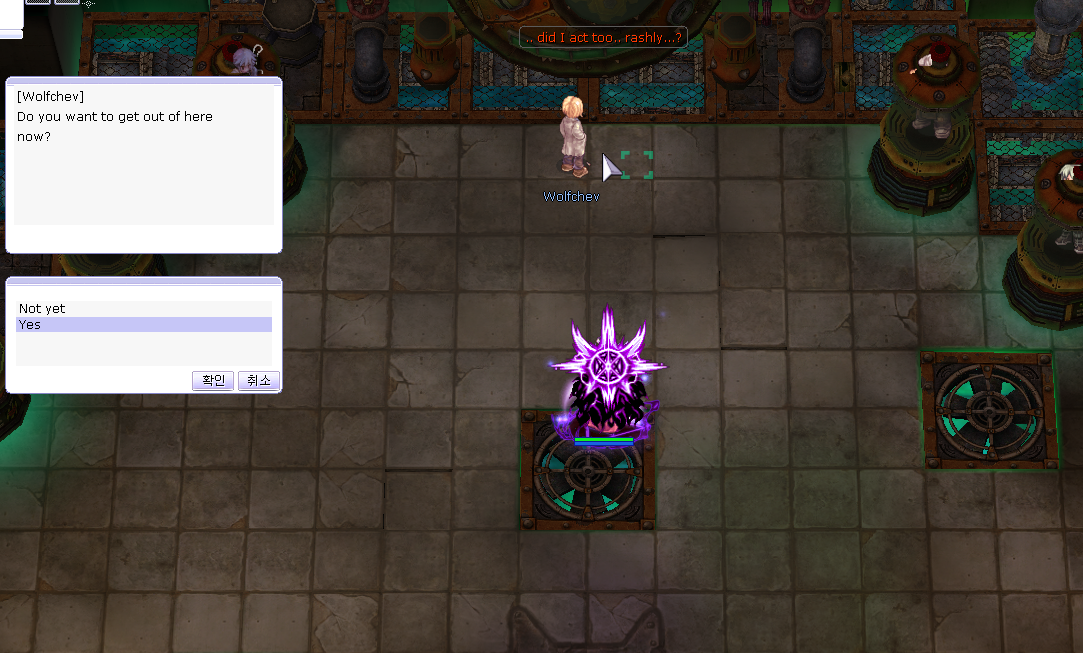Image resolution: width=1083 pixels, height=653 pixels.
Task: Confirm the choice with the 확인 button
Action: coord(213,380)
